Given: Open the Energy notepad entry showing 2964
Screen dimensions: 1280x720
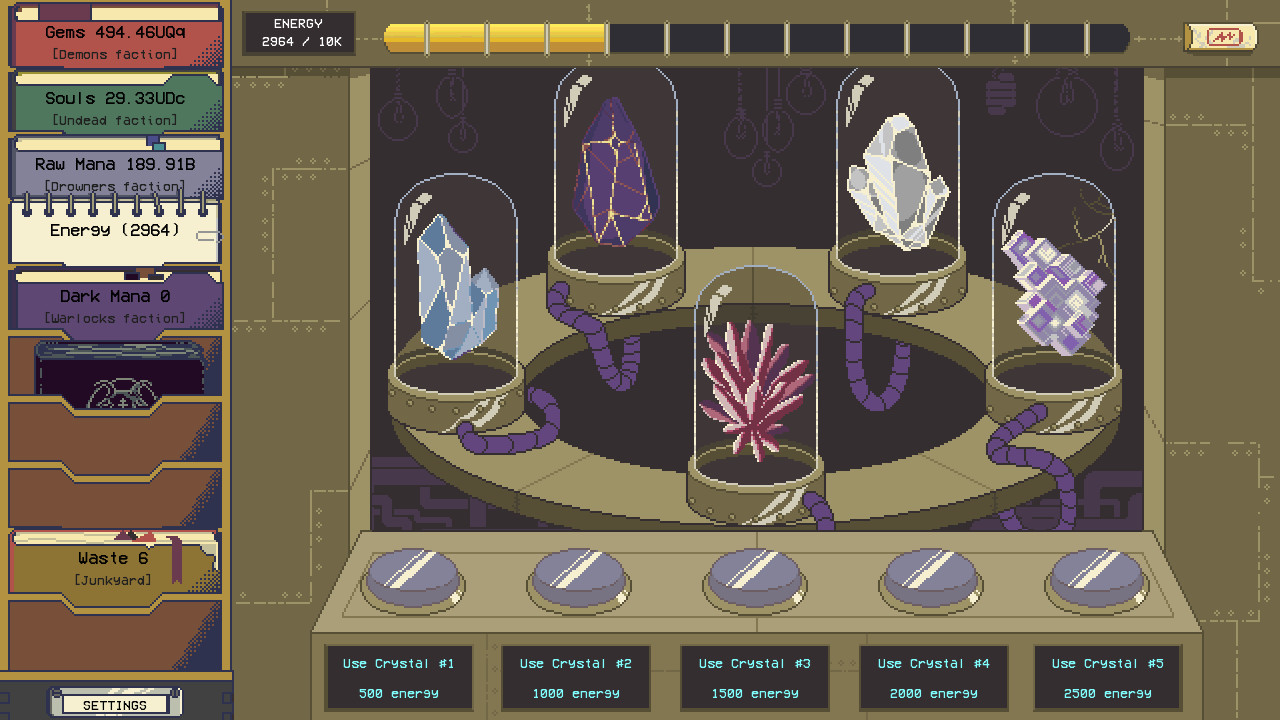Looking at the screenshot, I should tap(113, 232).
